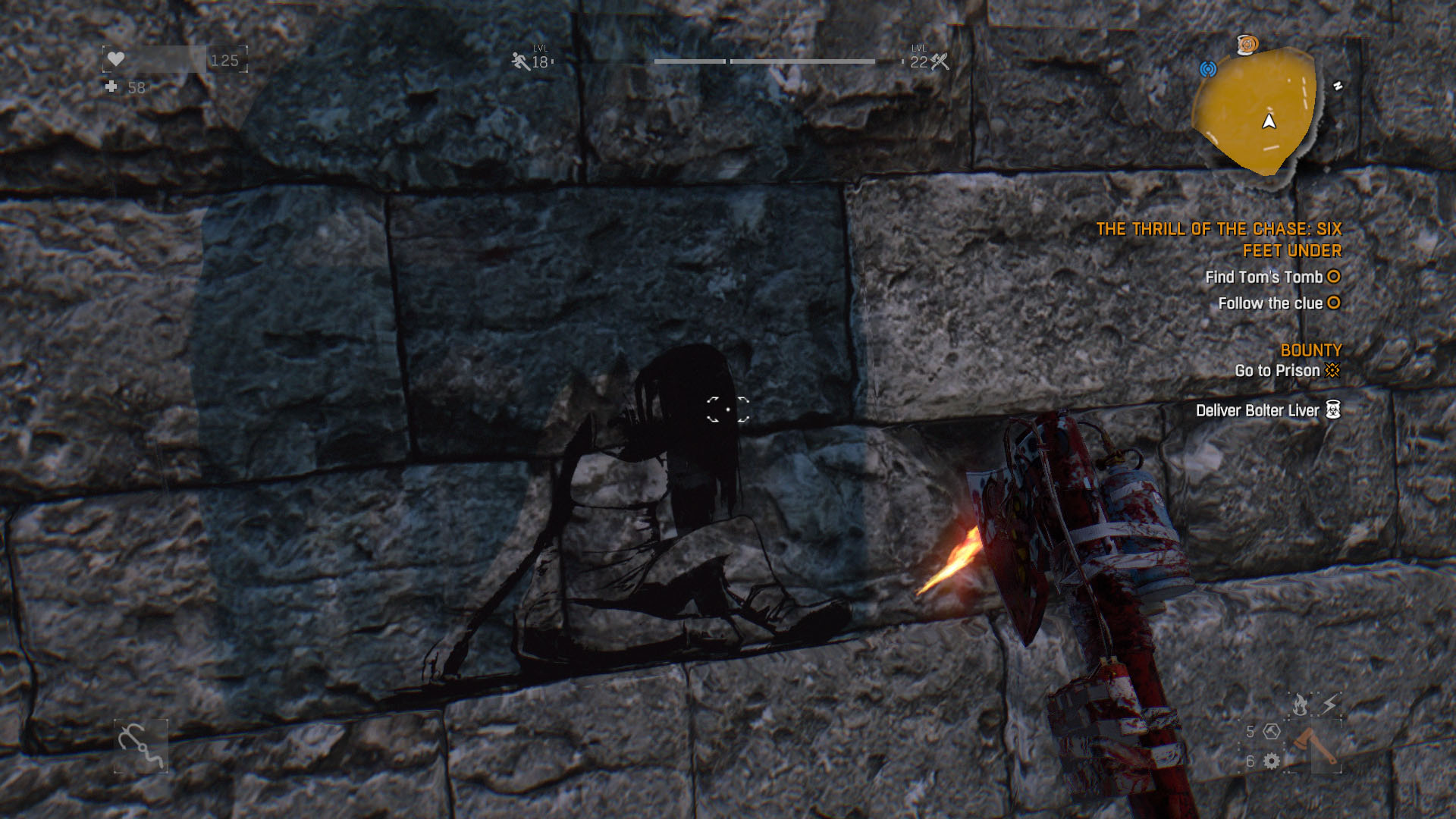Click the medkit cross icon
Screen dimensions: 1456x819
[111, 87]
